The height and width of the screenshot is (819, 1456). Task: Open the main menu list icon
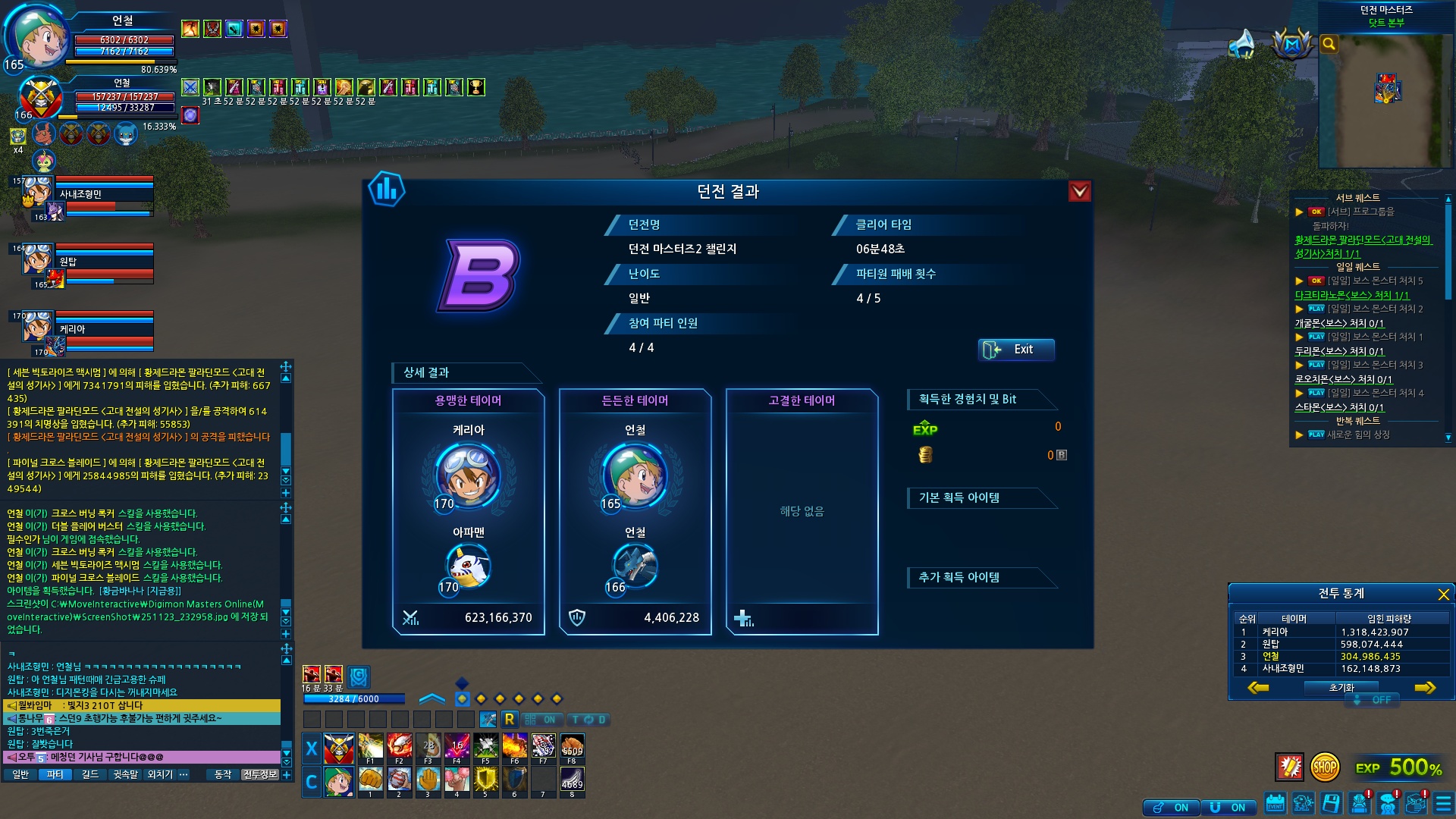click(1443, 803)
